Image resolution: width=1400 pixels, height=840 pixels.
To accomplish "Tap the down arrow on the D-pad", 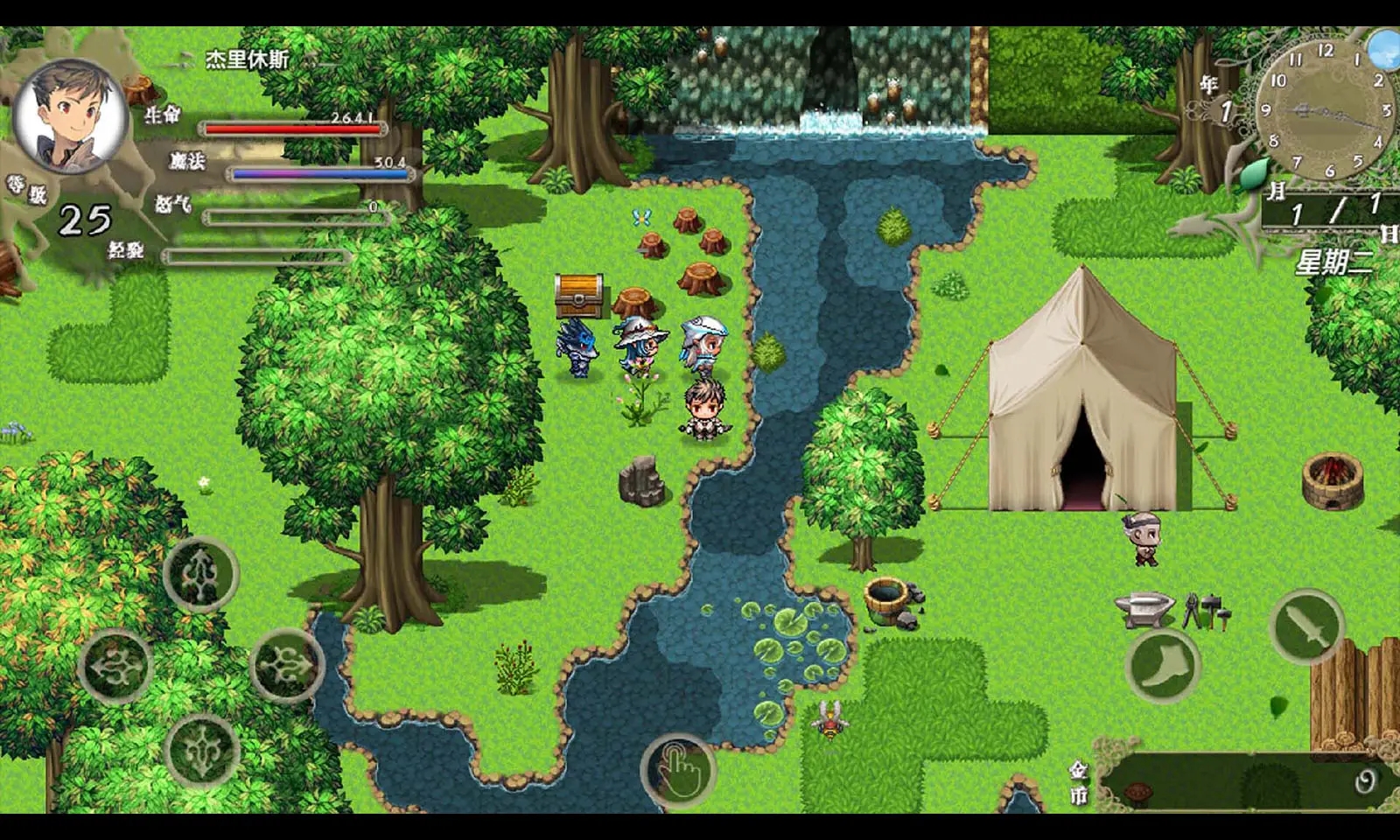I will point(201,750).
